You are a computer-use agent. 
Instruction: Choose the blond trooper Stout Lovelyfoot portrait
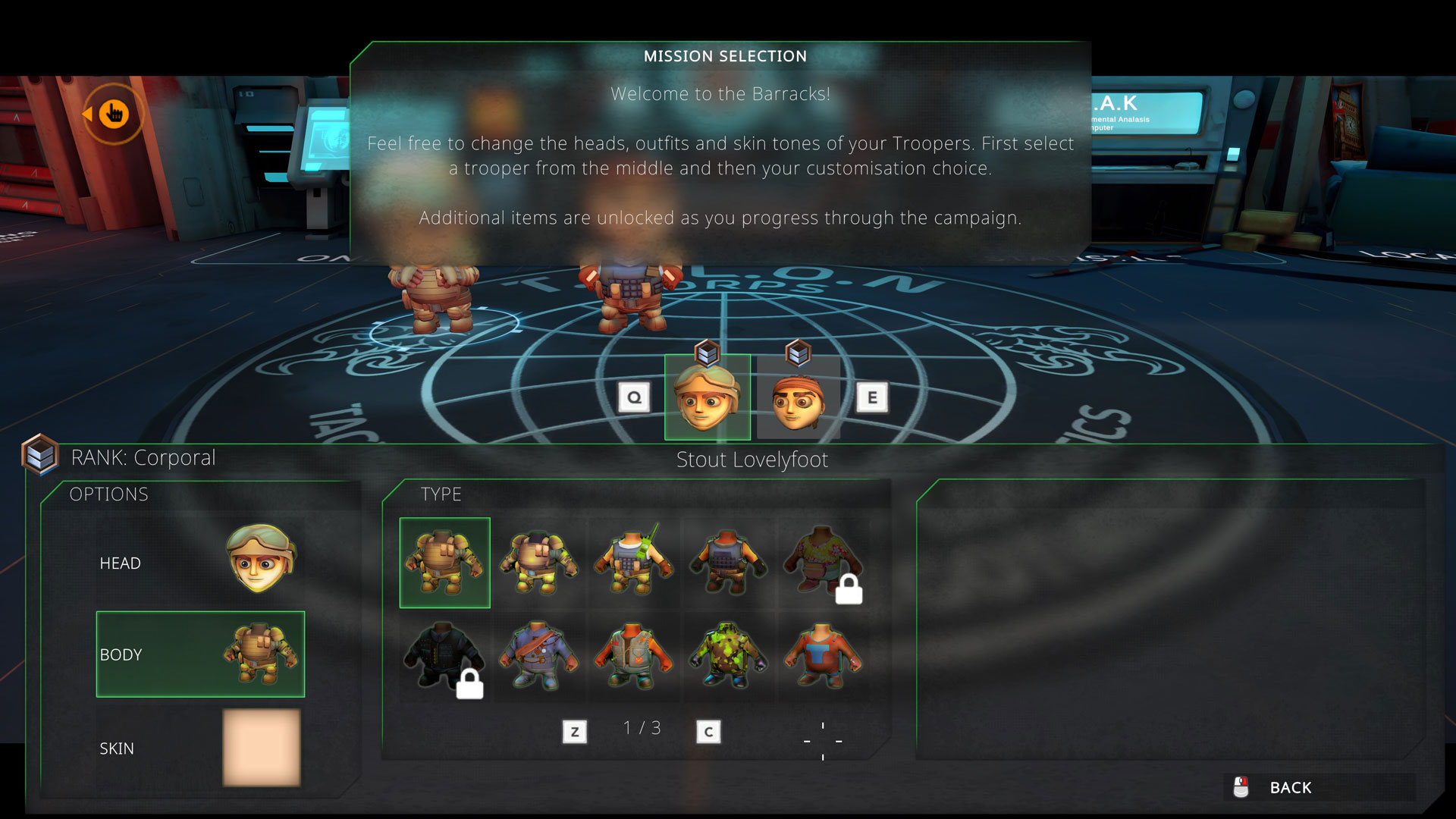(x=707, y=397)
